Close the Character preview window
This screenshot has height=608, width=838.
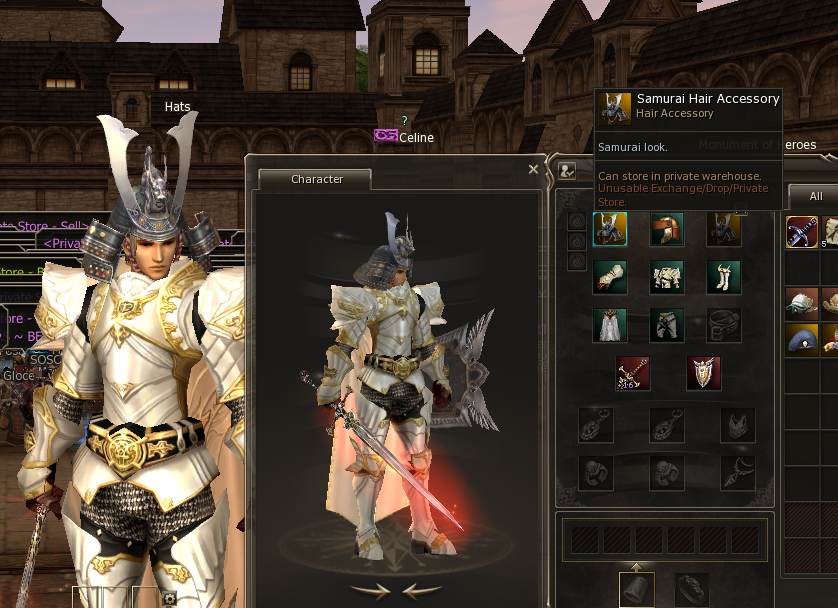click(x=533, y=169)
